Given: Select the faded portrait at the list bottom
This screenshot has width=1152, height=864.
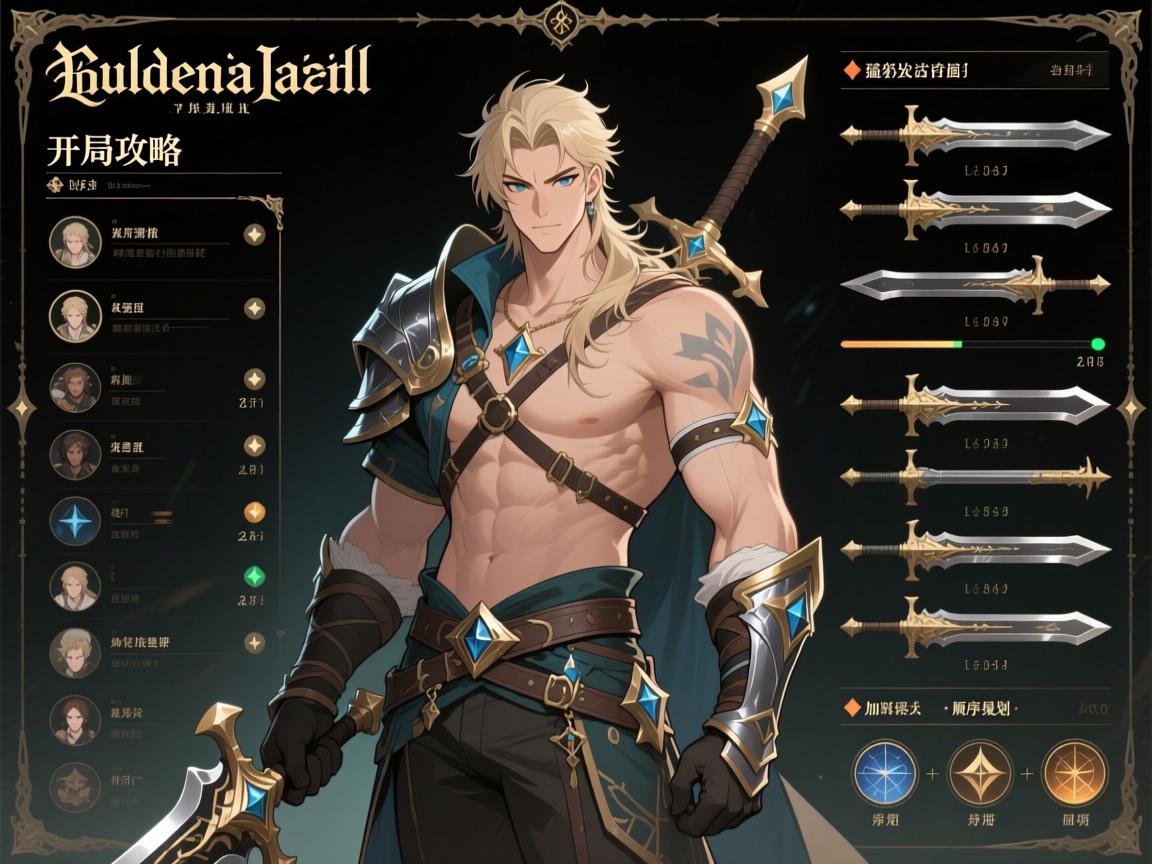Looking at the screenshot, I should coord(75,785).
